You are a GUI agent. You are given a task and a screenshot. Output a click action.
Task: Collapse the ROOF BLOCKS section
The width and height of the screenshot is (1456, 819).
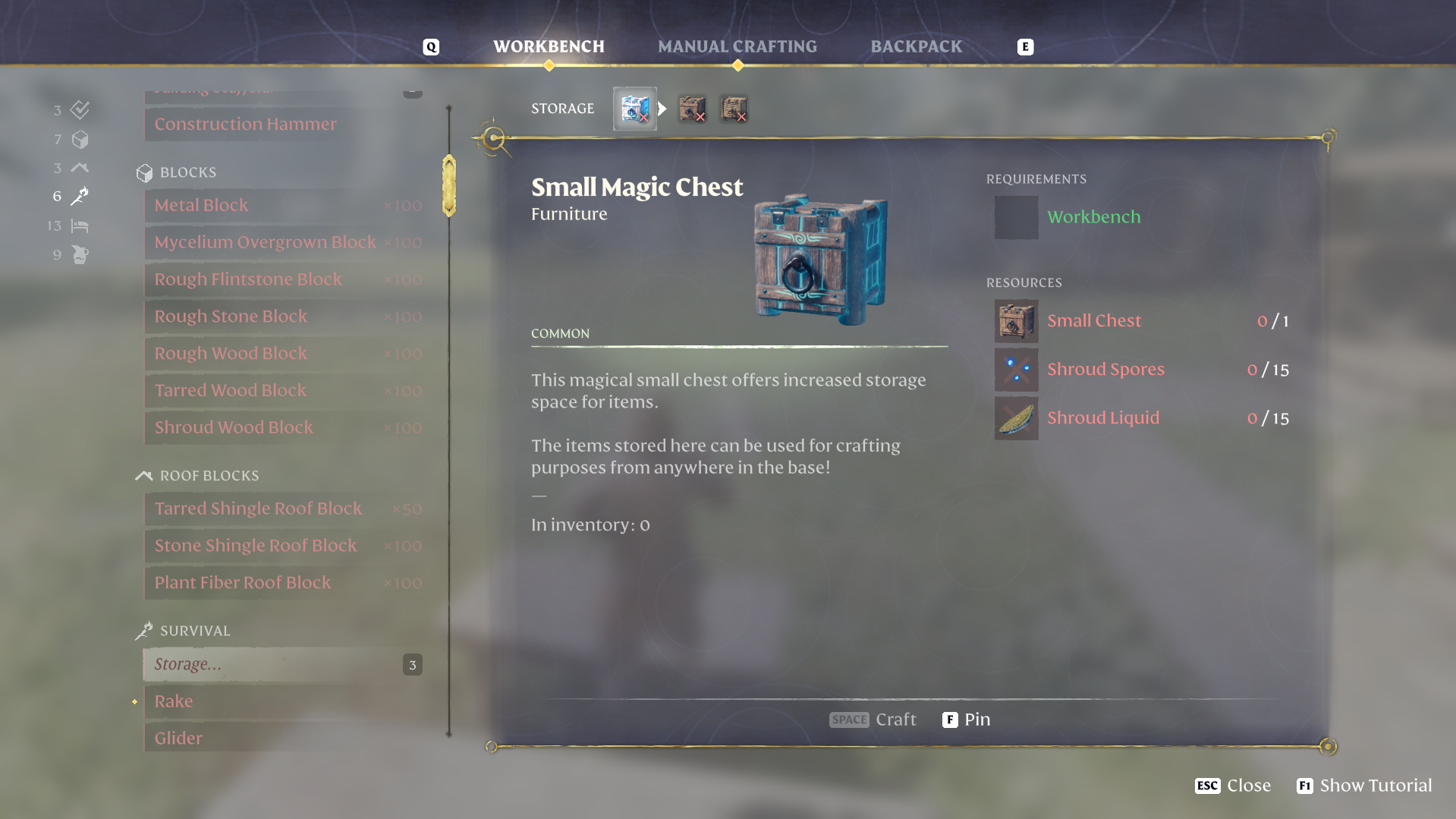pos(209,475)
